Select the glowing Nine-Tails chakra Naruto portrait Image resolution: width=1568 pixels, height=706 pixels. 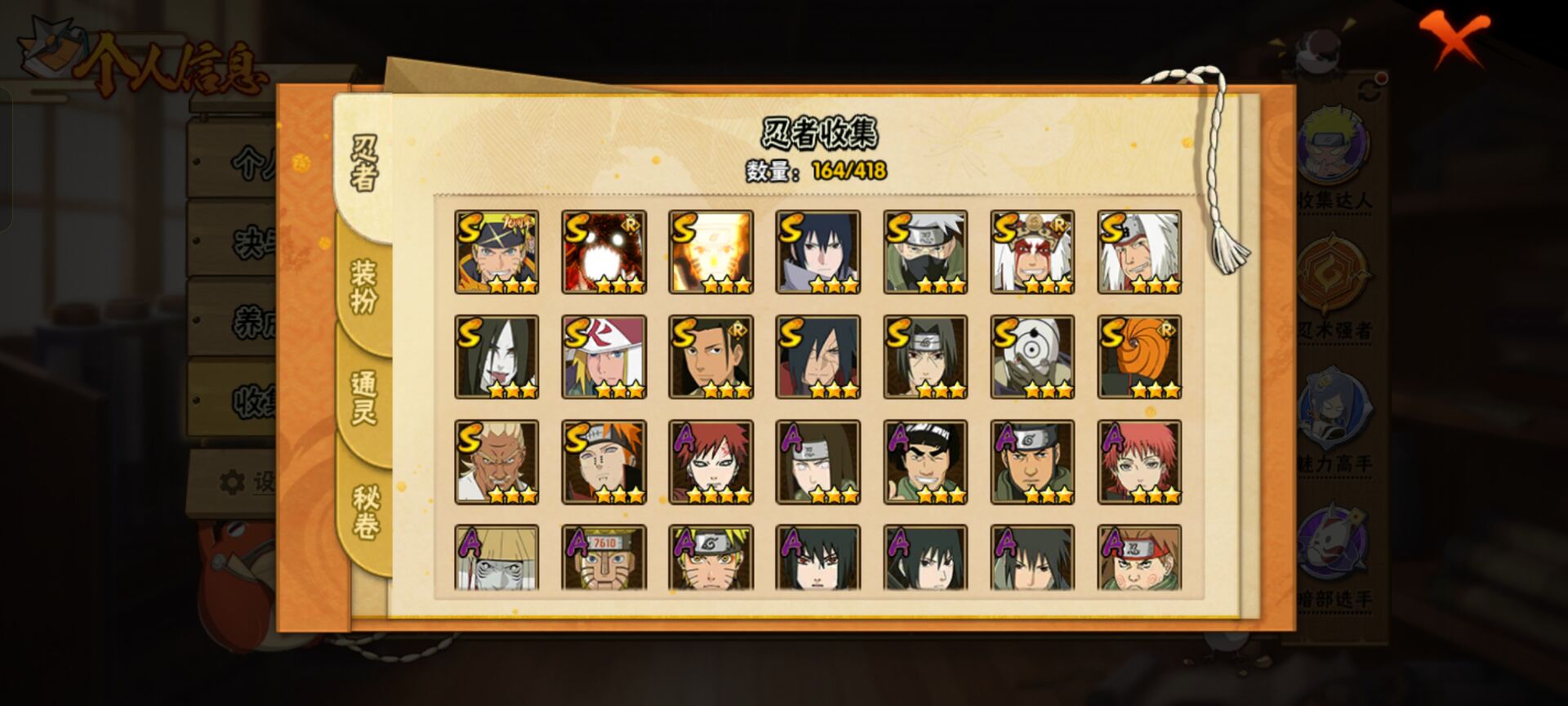710,252
